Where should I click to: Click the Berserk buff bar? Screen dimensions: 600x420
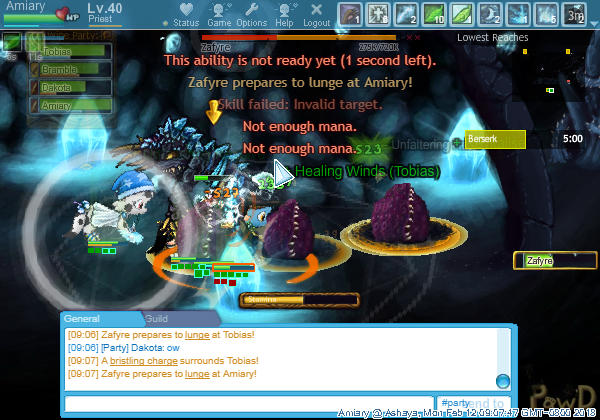coord(495,140)
